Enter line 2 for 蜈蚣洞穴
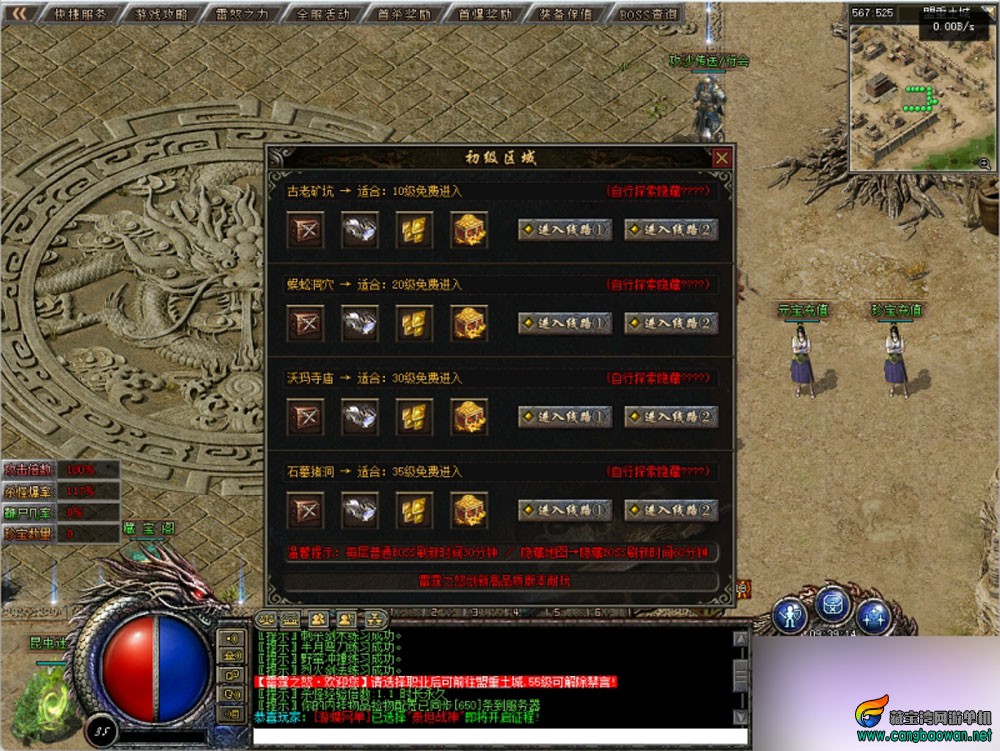Image resolution: width=1000 pixels, height=751 pixels. (x=671, y=323)
